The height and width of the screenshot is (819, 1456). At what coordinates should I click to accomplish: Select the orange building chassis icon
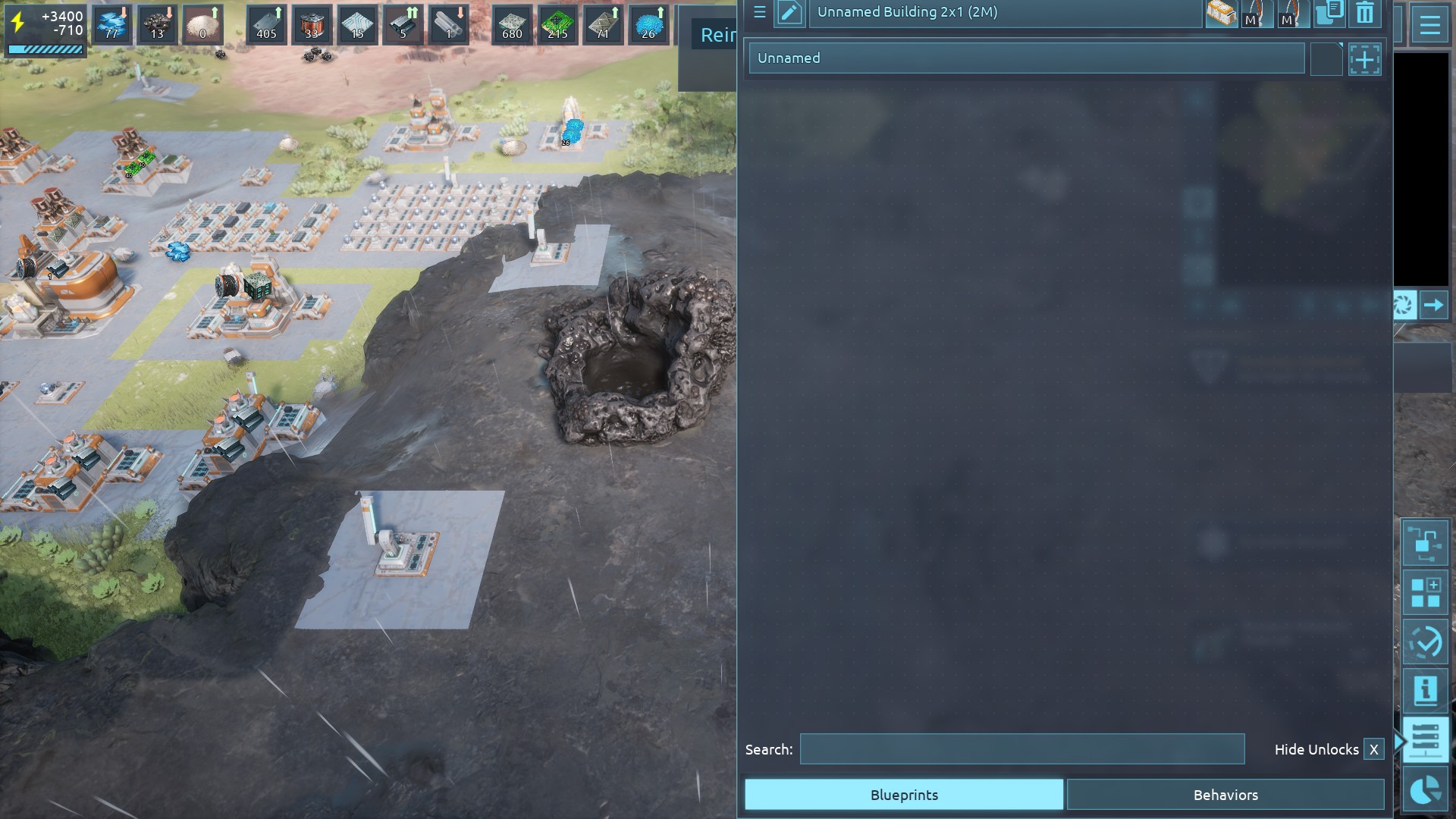coord(1220,13)
